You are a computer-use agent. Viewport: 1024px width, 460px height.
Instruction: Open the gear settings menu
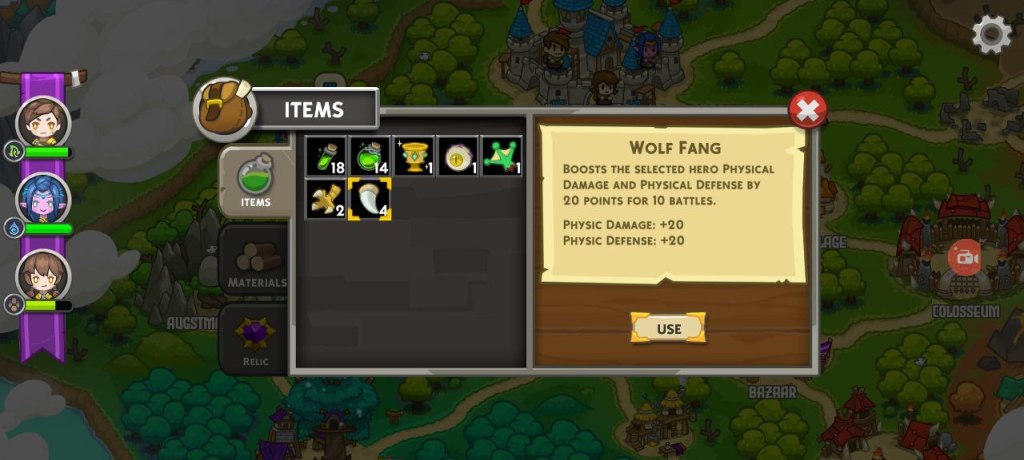(991, 34)
